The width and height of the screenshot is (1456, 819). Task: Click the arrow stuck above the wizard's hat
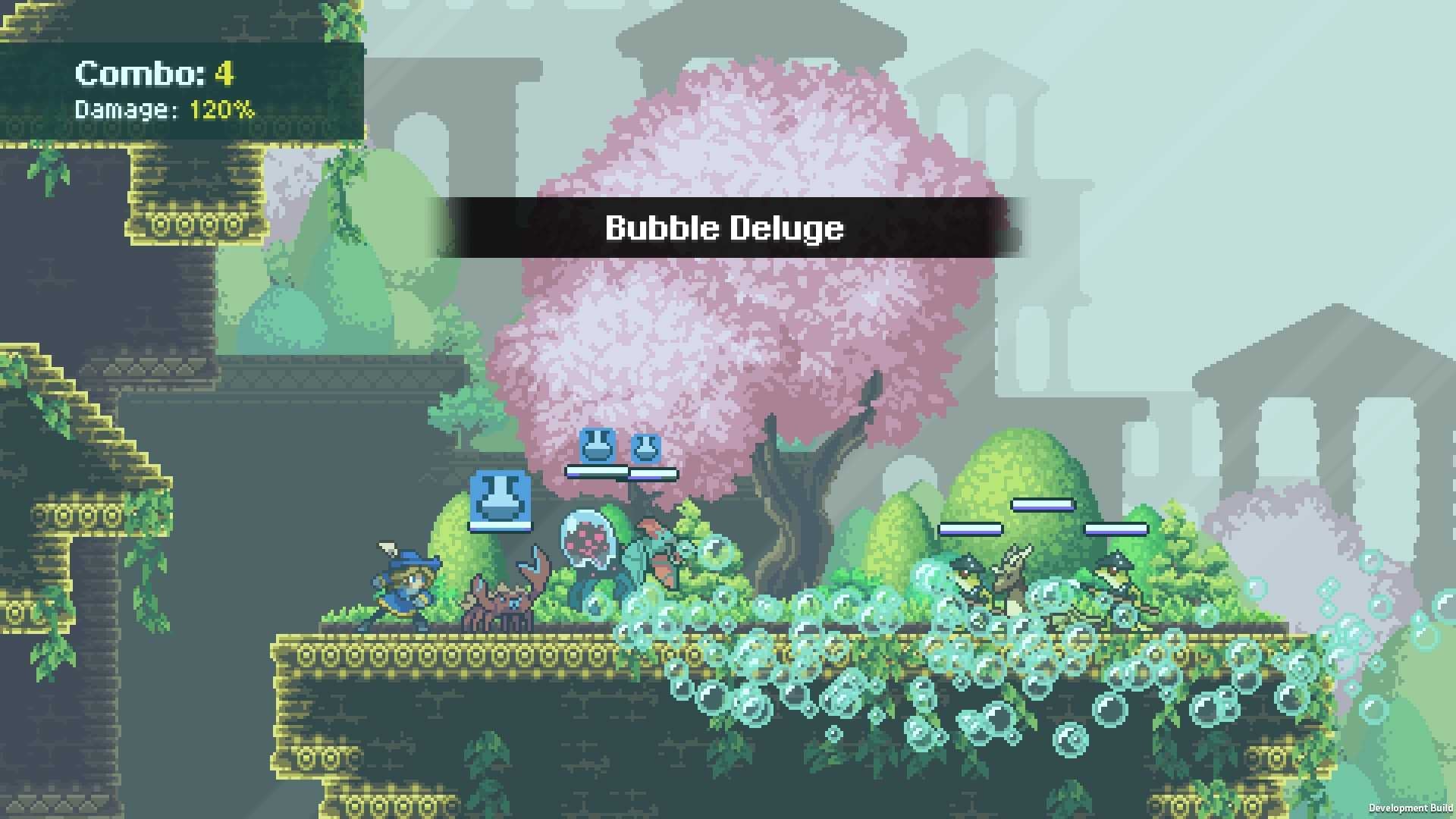click(385, 546)
